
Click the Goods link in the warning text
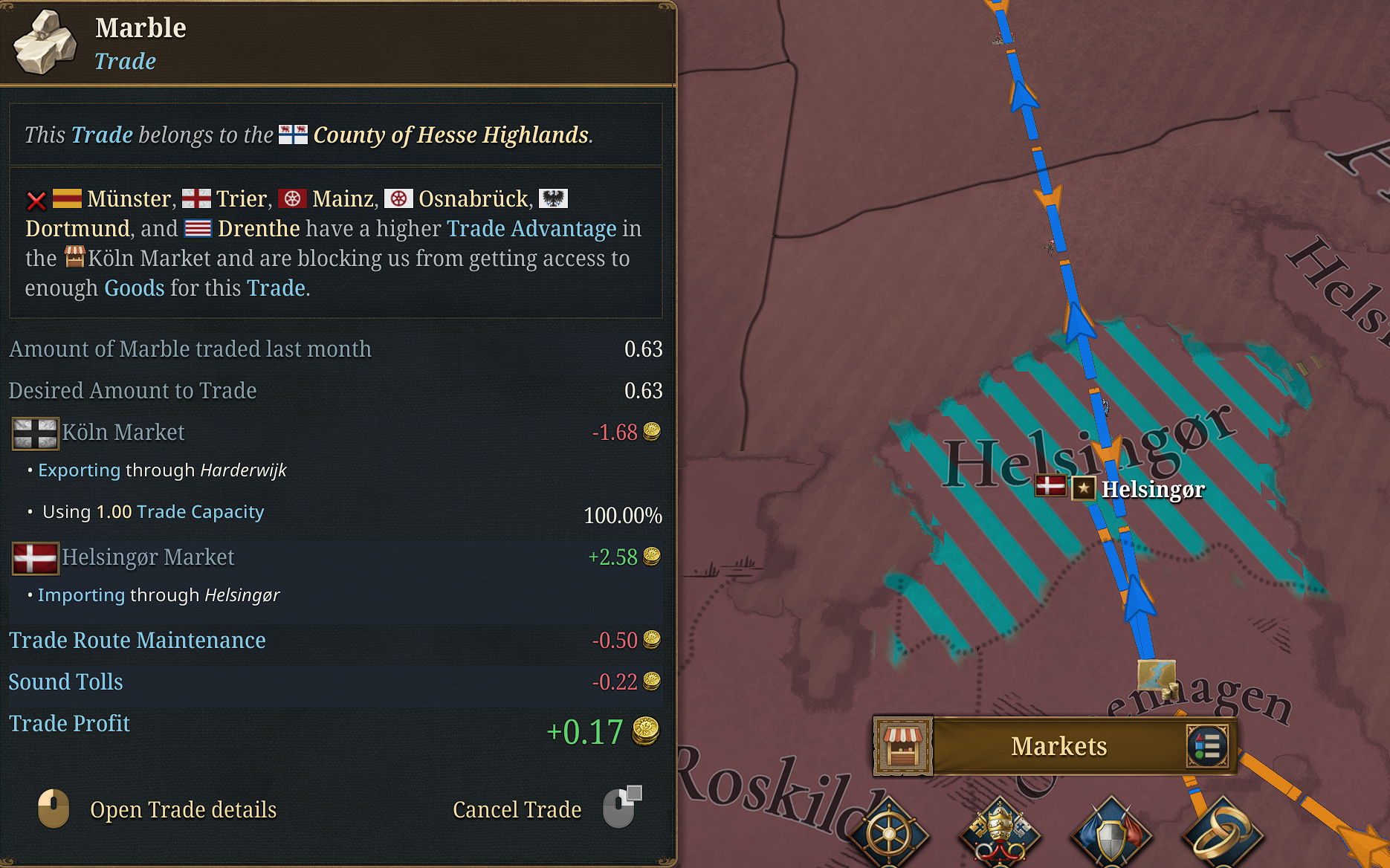pos(134,288)
